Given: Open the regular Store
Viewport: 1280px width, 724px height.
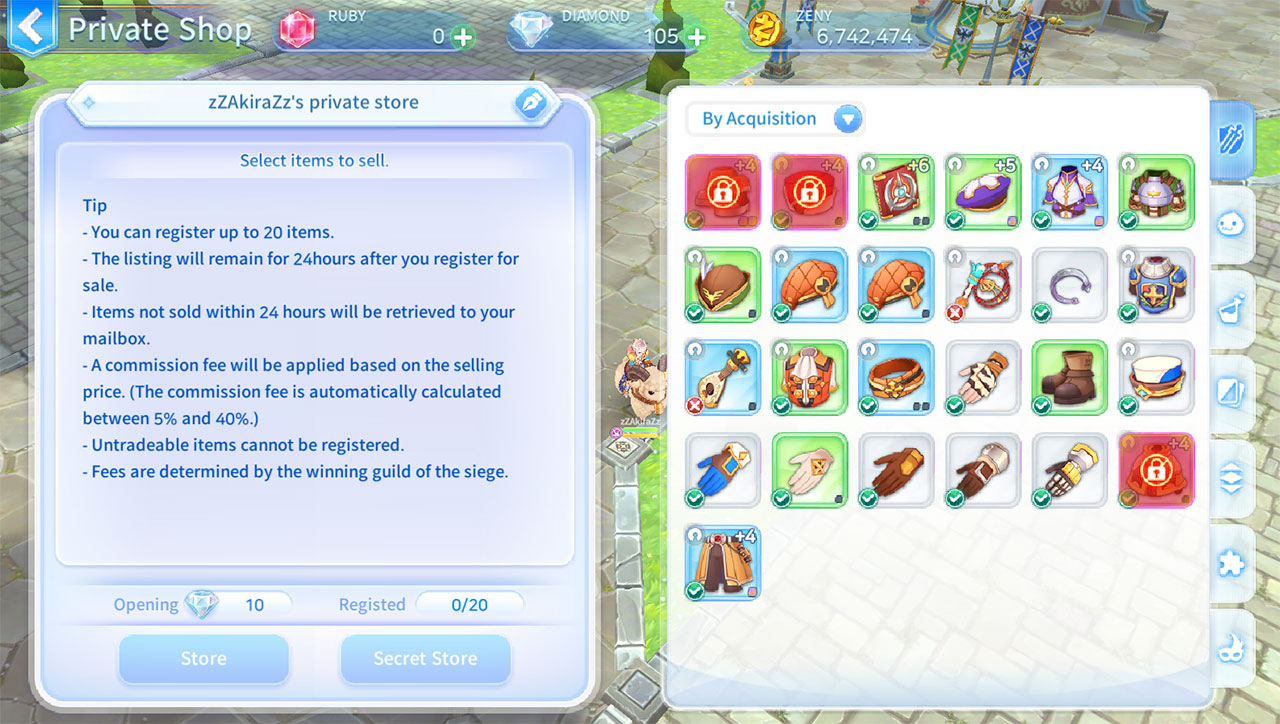Looking at the screenshot, I should point(204,658).
